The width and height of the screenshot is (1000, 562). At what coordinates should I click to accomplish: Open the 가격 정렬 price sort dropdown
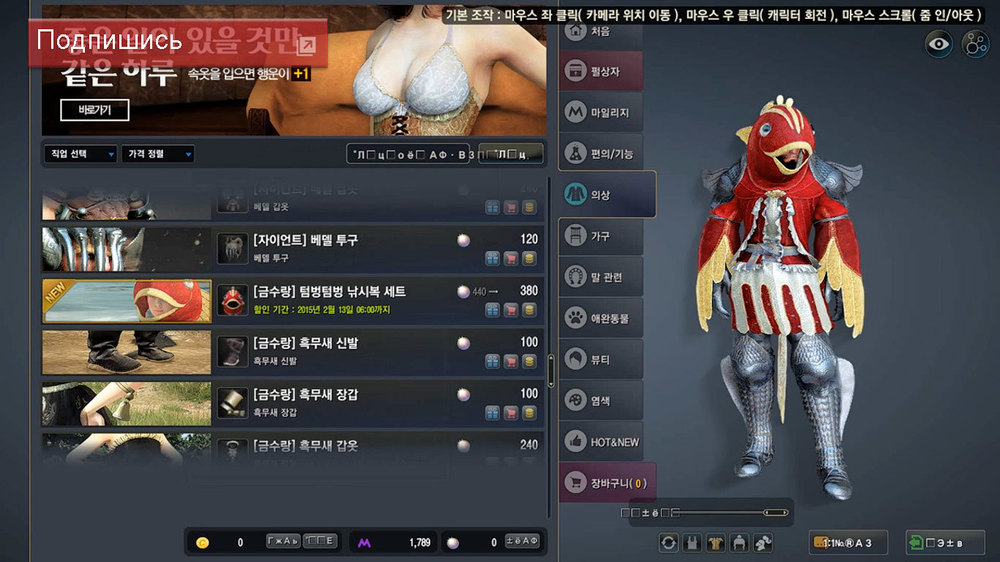tap(157, 154)
